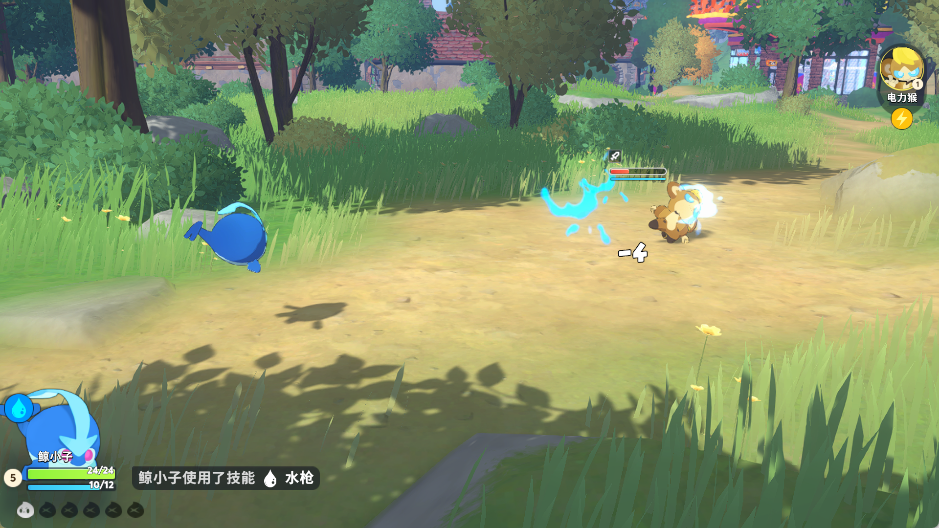Click the water-drop type badge
The width and height of the screenshot is (939, 528).
coord(18,407)
